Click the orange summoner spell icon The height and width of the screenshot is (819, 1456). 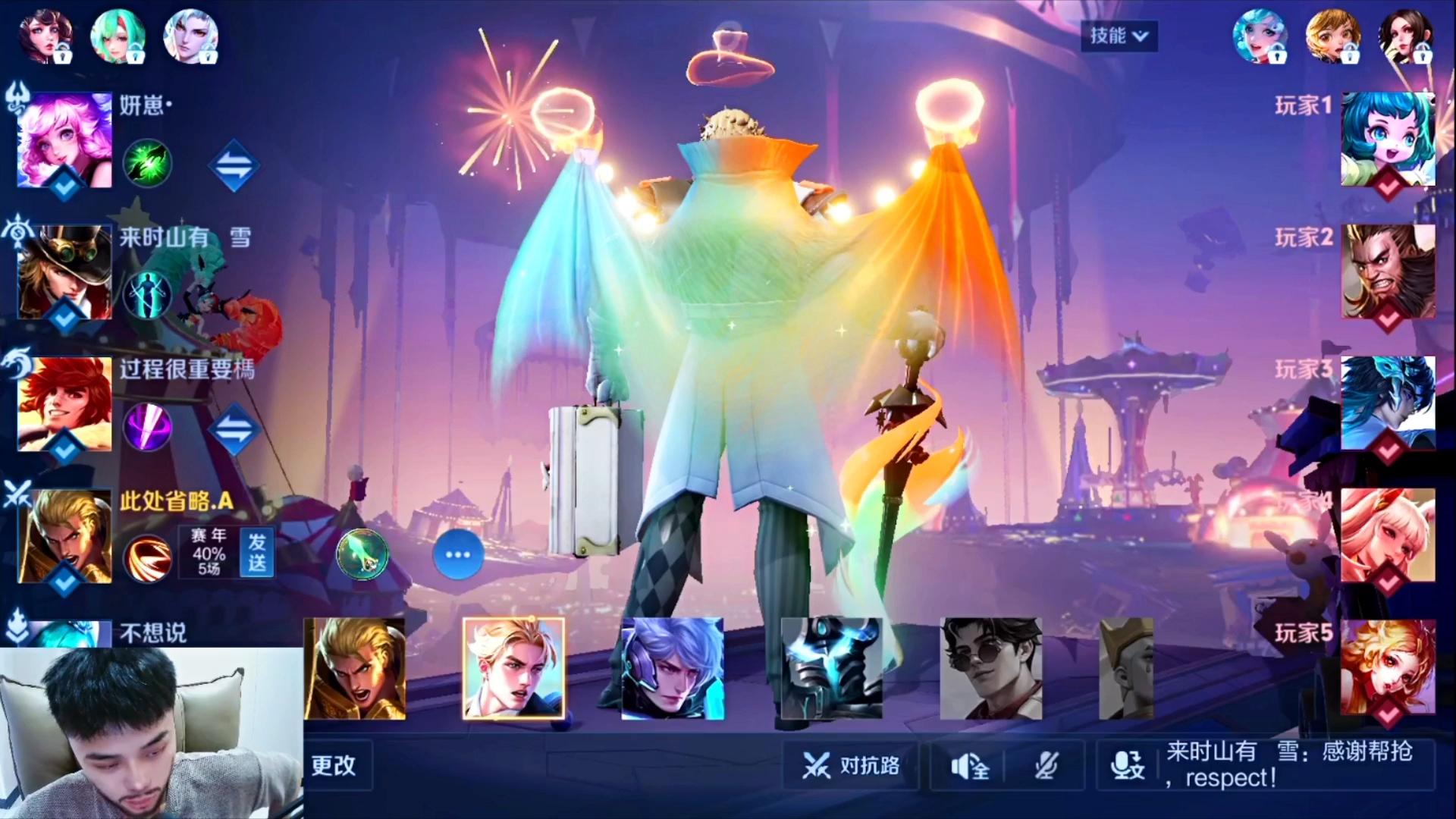point(147,559)
